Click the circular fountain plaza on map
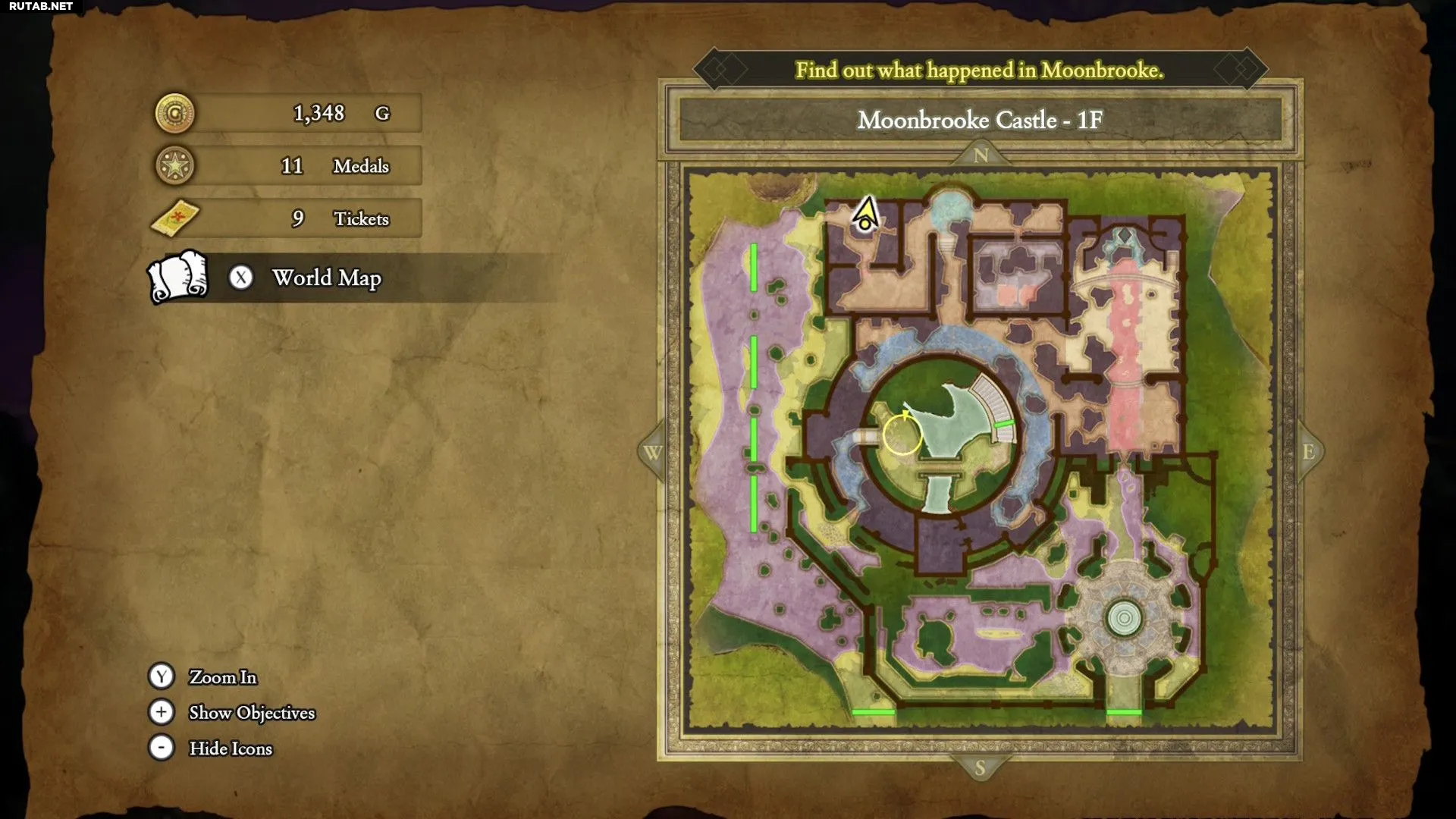1456x819 pixels. tap(1124, 618)
